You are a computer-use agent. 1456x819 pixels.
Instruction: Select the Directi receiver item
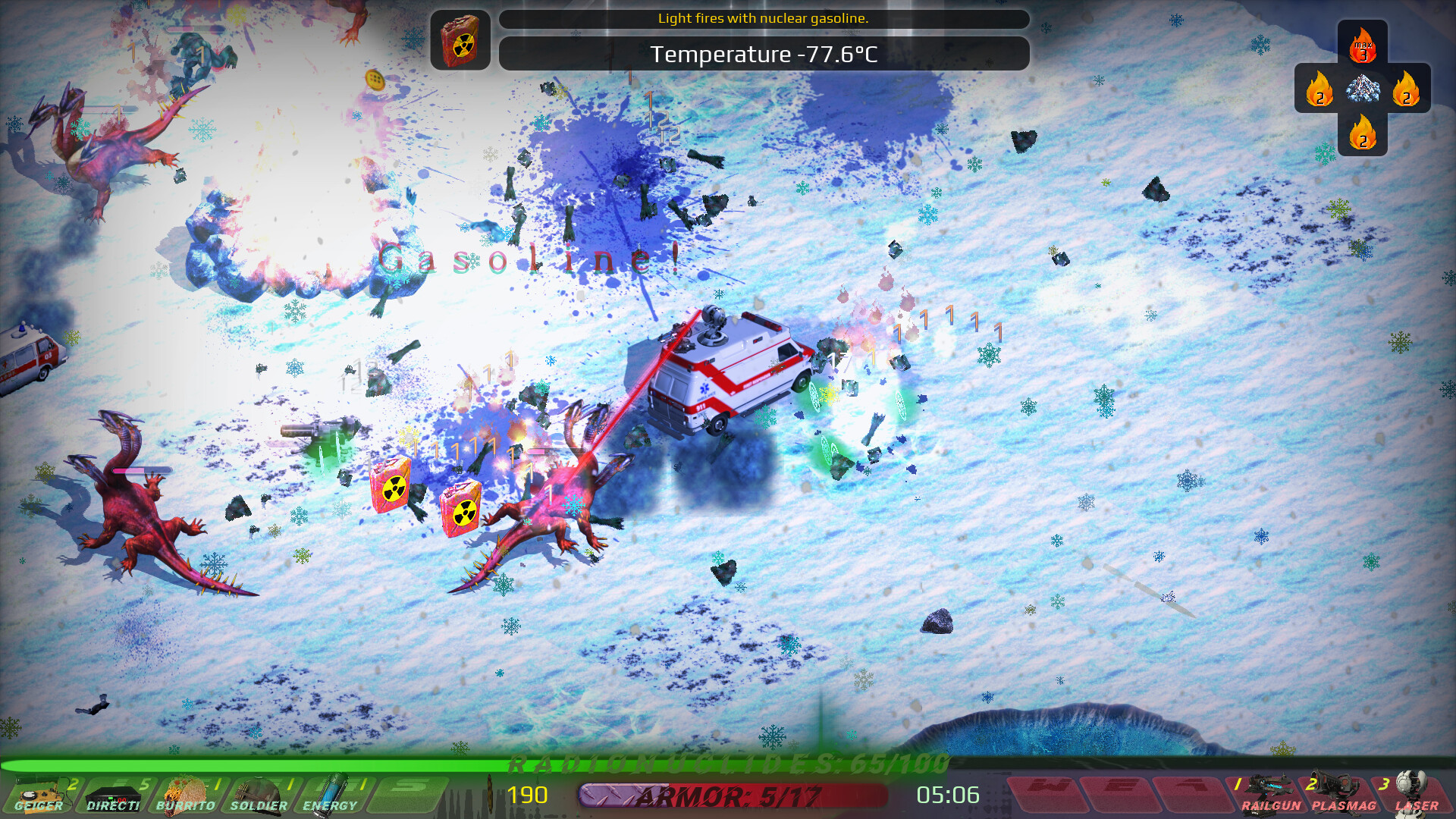(114, 796)
